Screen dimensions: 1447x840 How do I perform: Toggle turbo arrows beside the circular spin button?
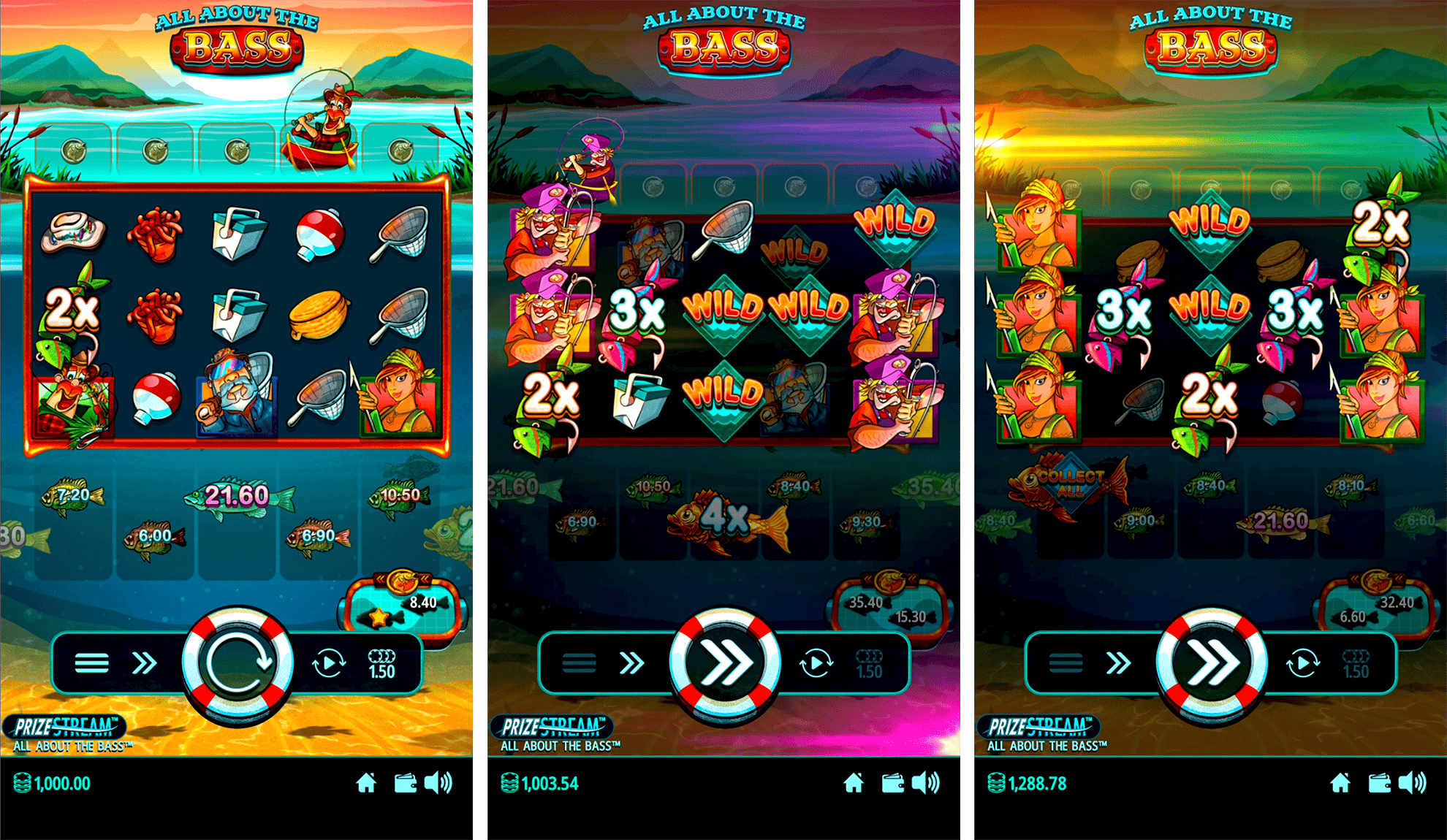point(144,663)
